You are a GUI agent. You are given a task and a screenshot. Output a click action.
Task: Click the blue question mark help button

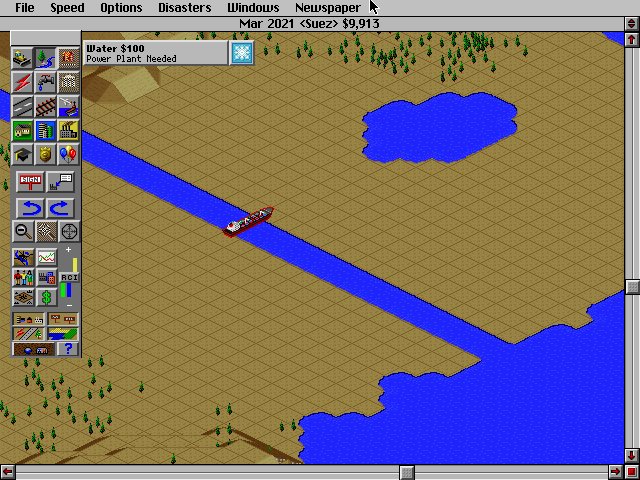pyautogui.click(x=68, y=348)
